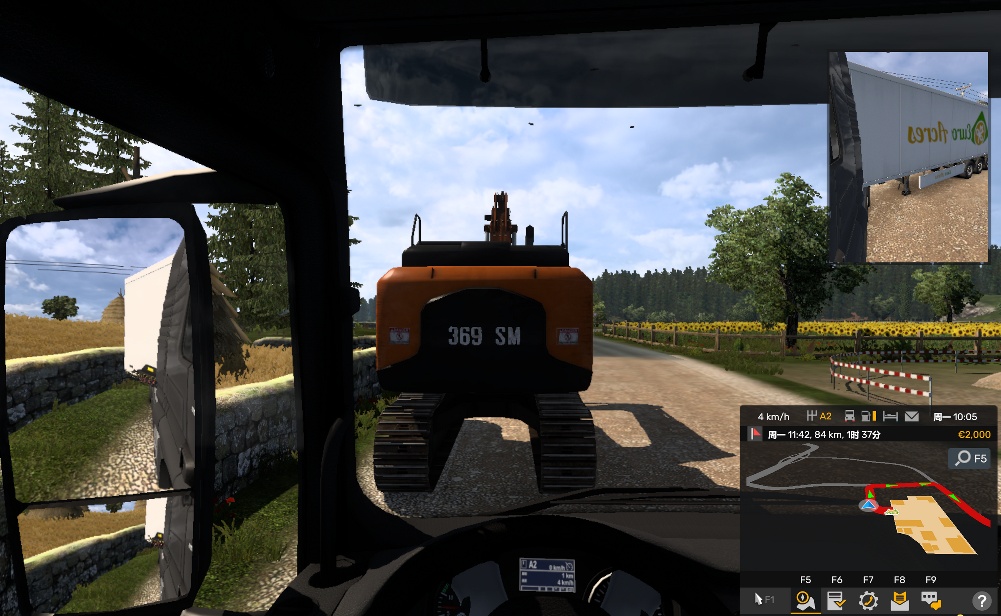Open the navigation map tab
The height and width of the screenshot is (616, 1001).
805,600
